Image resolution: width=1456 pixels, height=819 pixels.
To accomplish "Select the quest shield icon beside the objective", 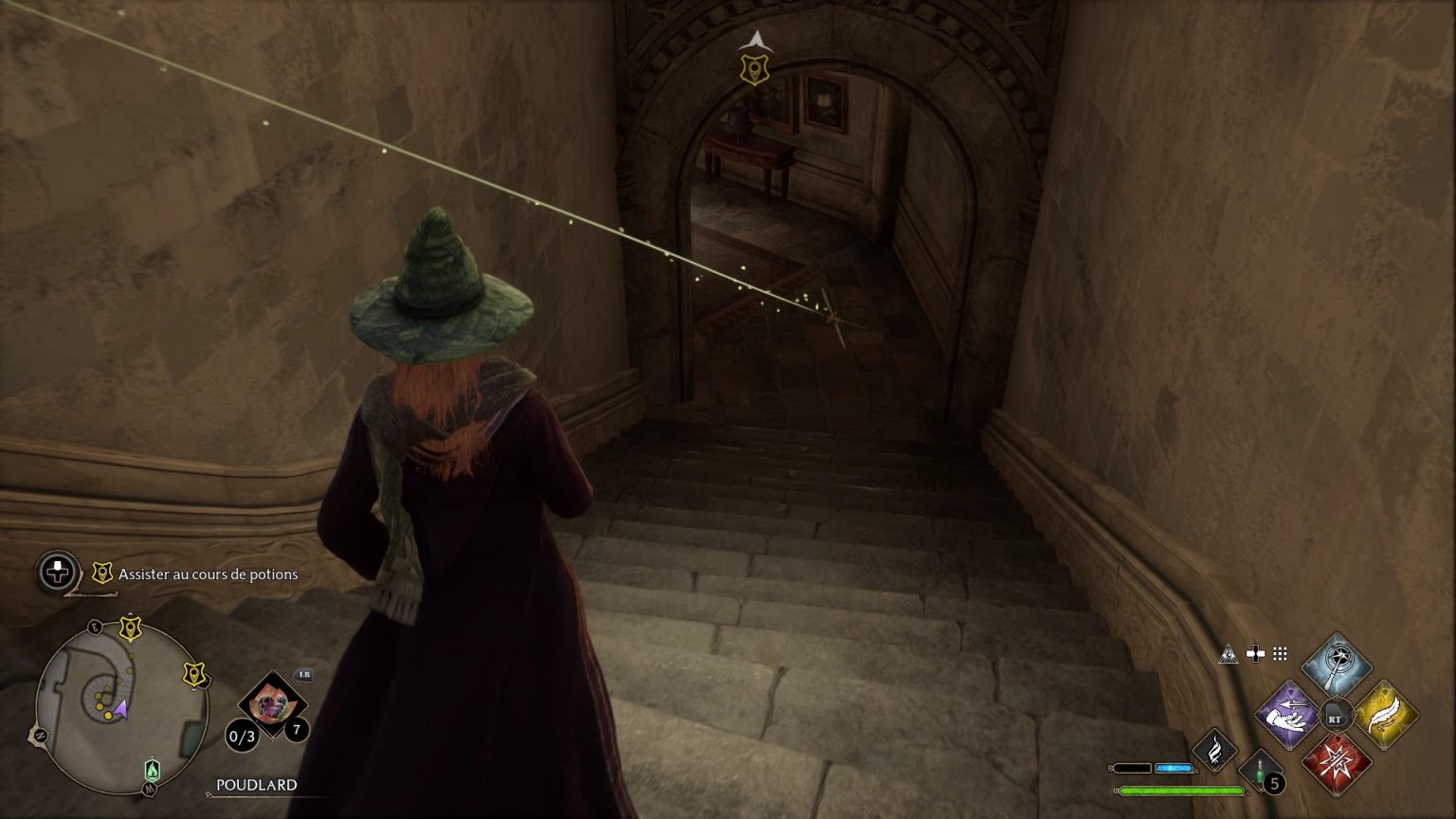I will [101, 573].
